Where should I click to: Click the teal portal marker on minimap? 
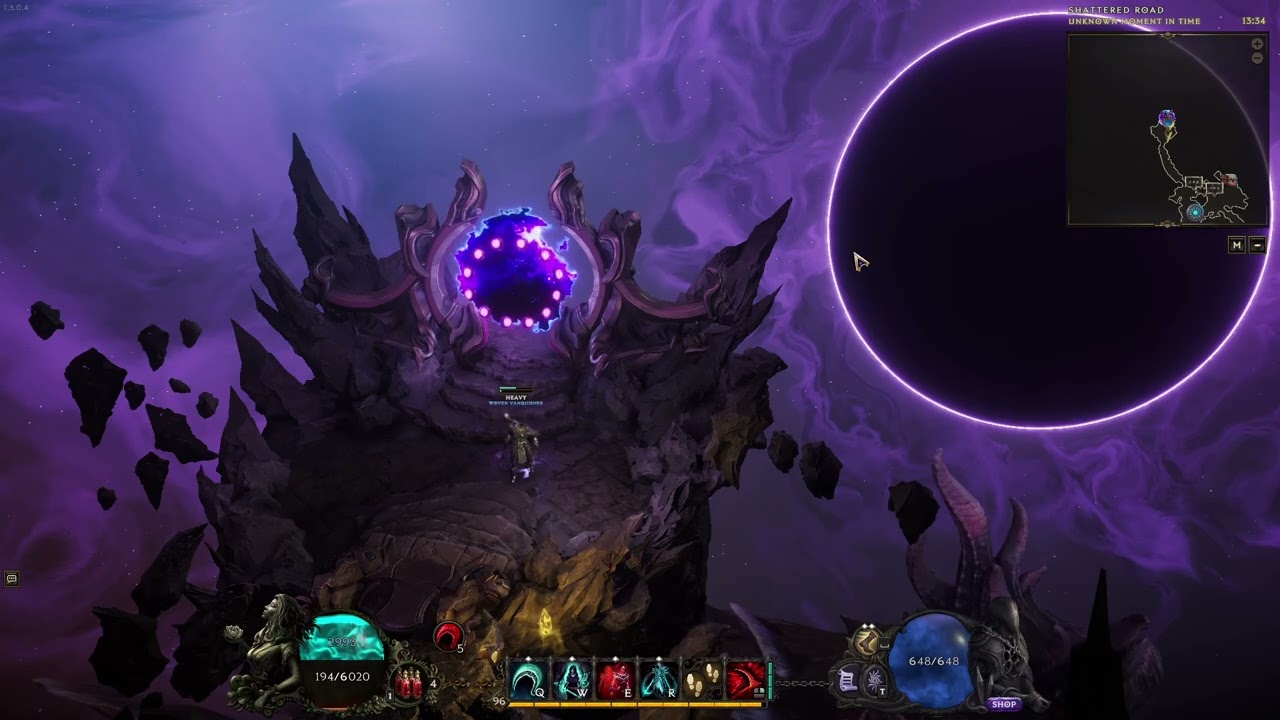tap(1194, 212)
